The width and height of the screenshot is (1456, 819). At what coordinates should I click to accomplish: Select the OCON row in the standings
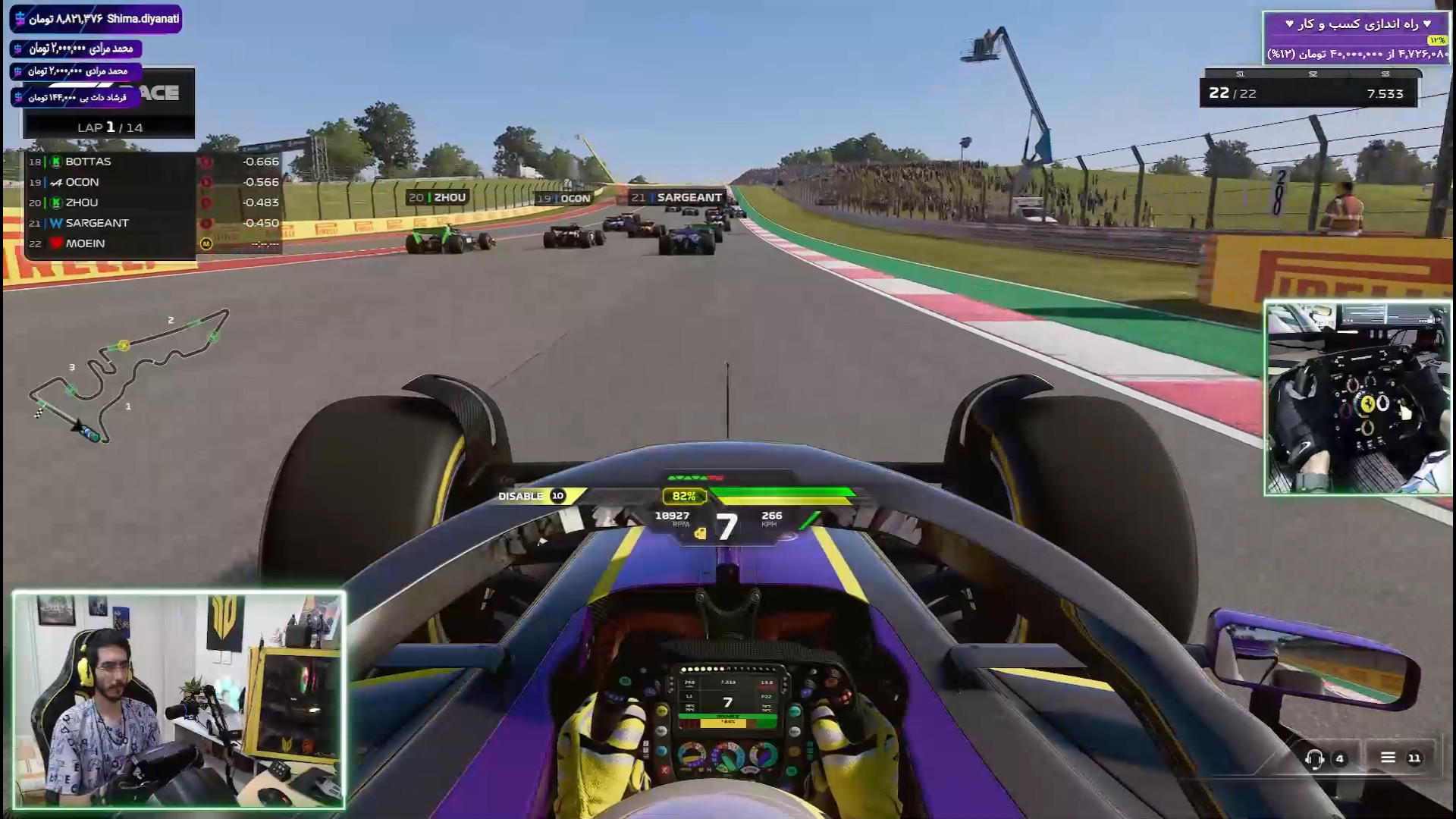110,182
